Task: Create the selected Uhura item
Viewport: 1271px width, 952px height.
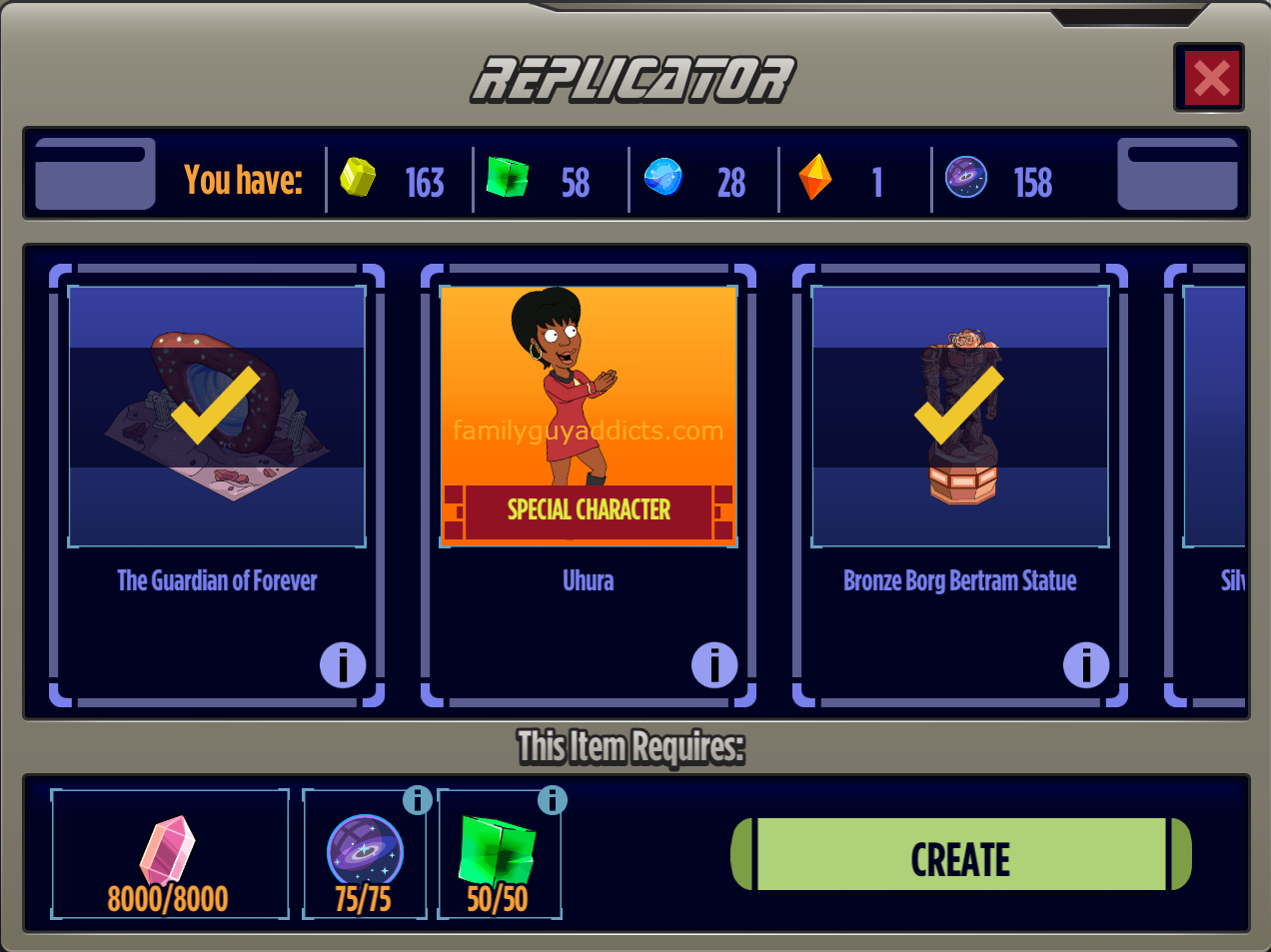Action: click(961, 855)
